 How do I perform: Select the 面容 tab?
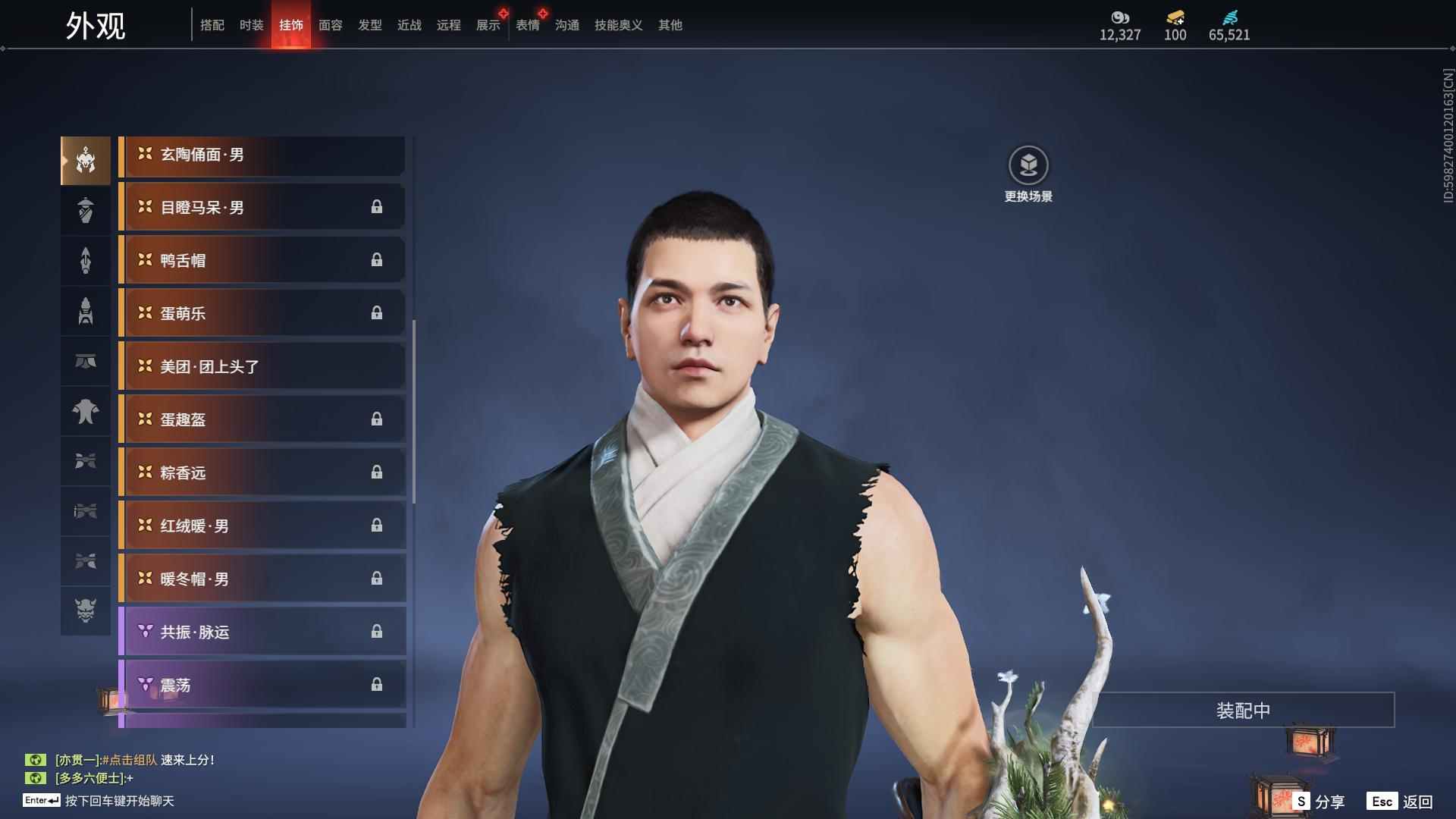[x=330, y=25]
